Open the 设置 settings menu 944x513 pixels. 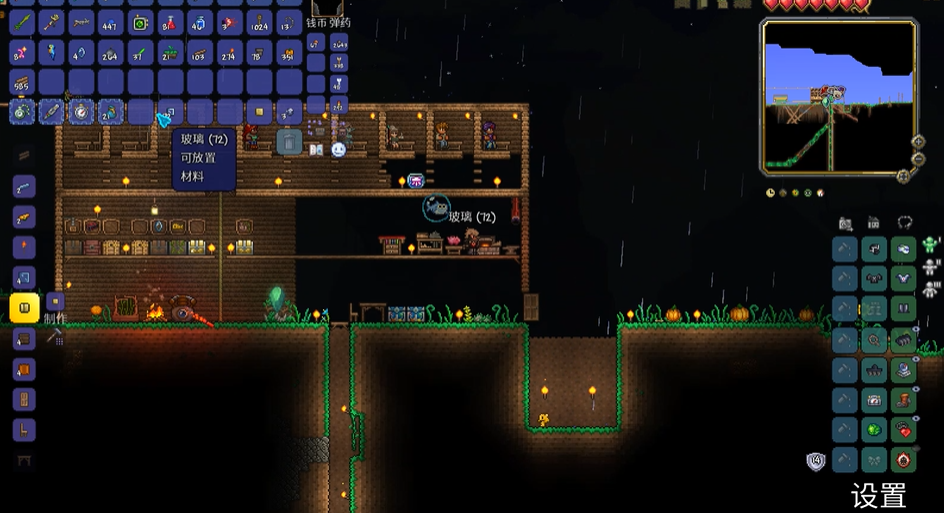pyautogui.click(x=878, y=495)
